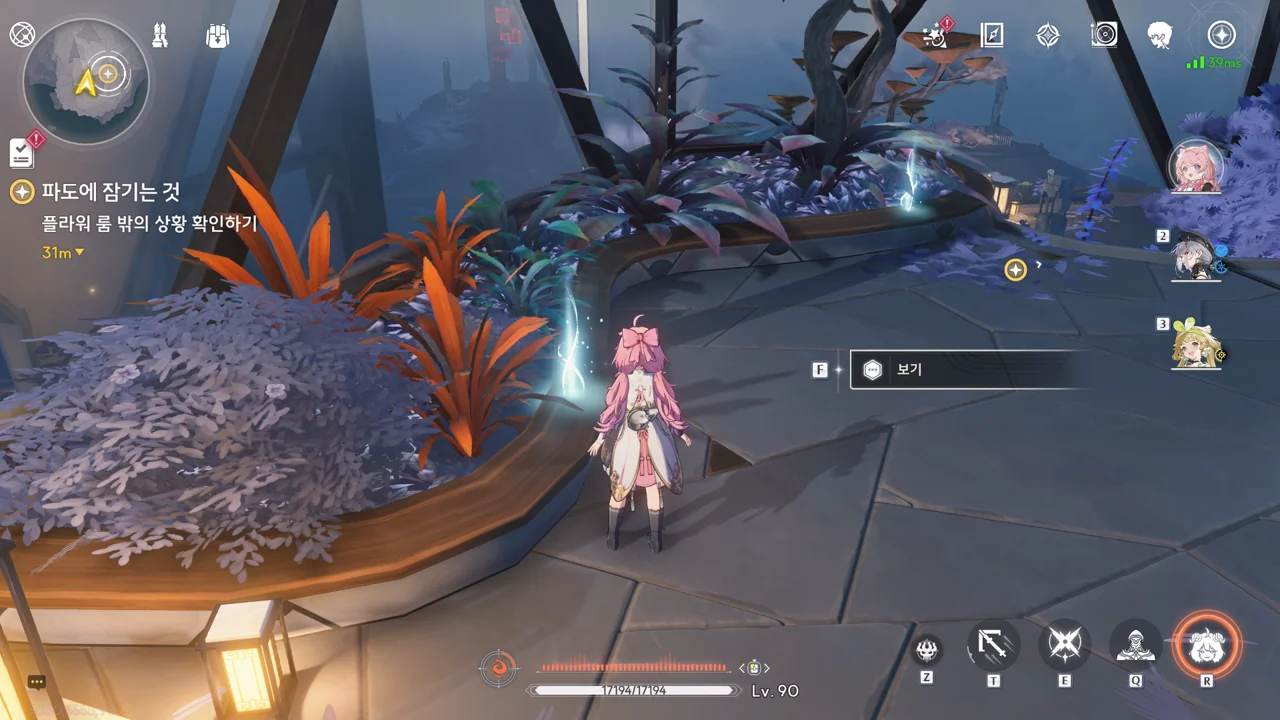Select the pink-haired character portrait

point(1194,167)
